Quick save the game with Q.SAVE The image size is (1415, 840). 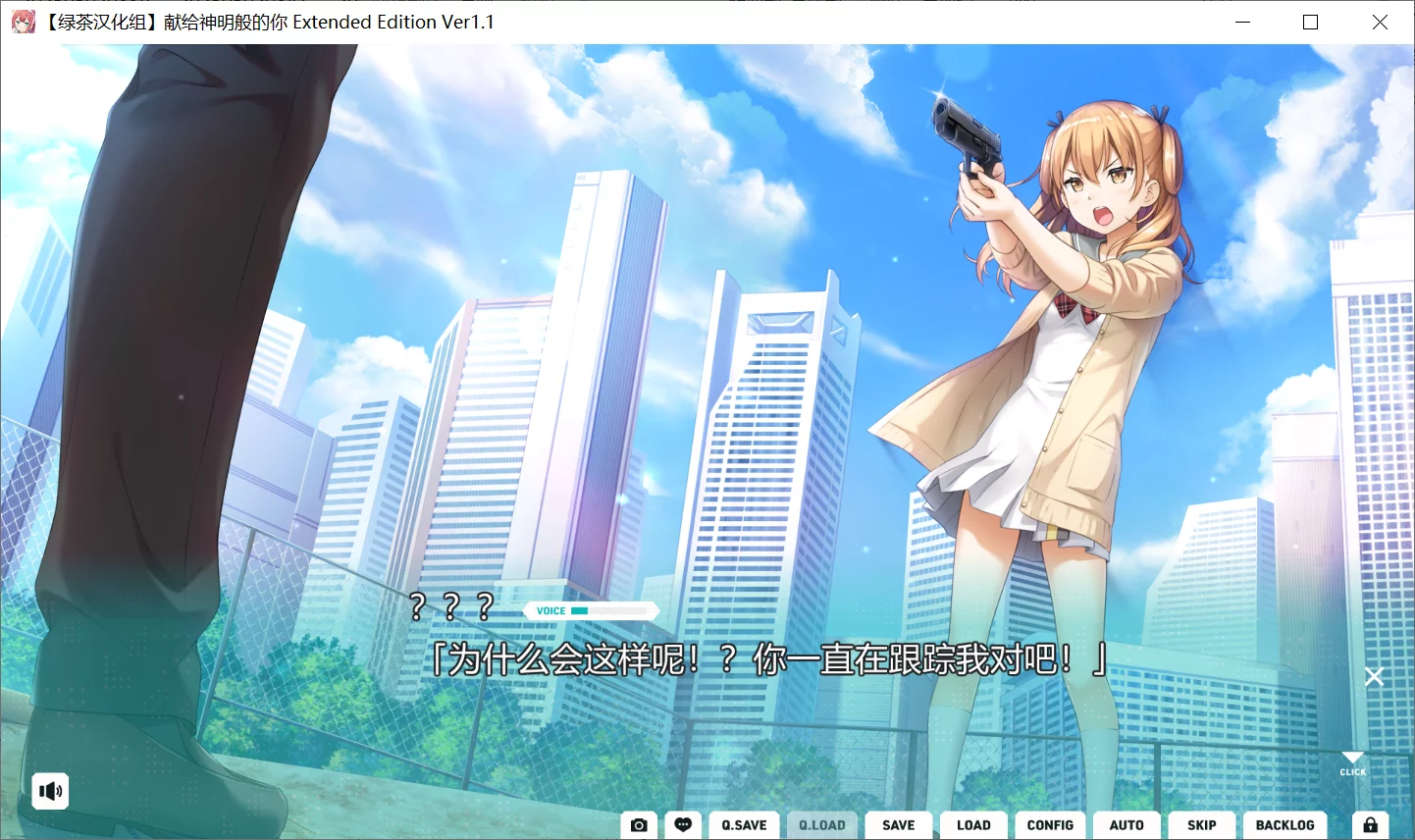744,824
